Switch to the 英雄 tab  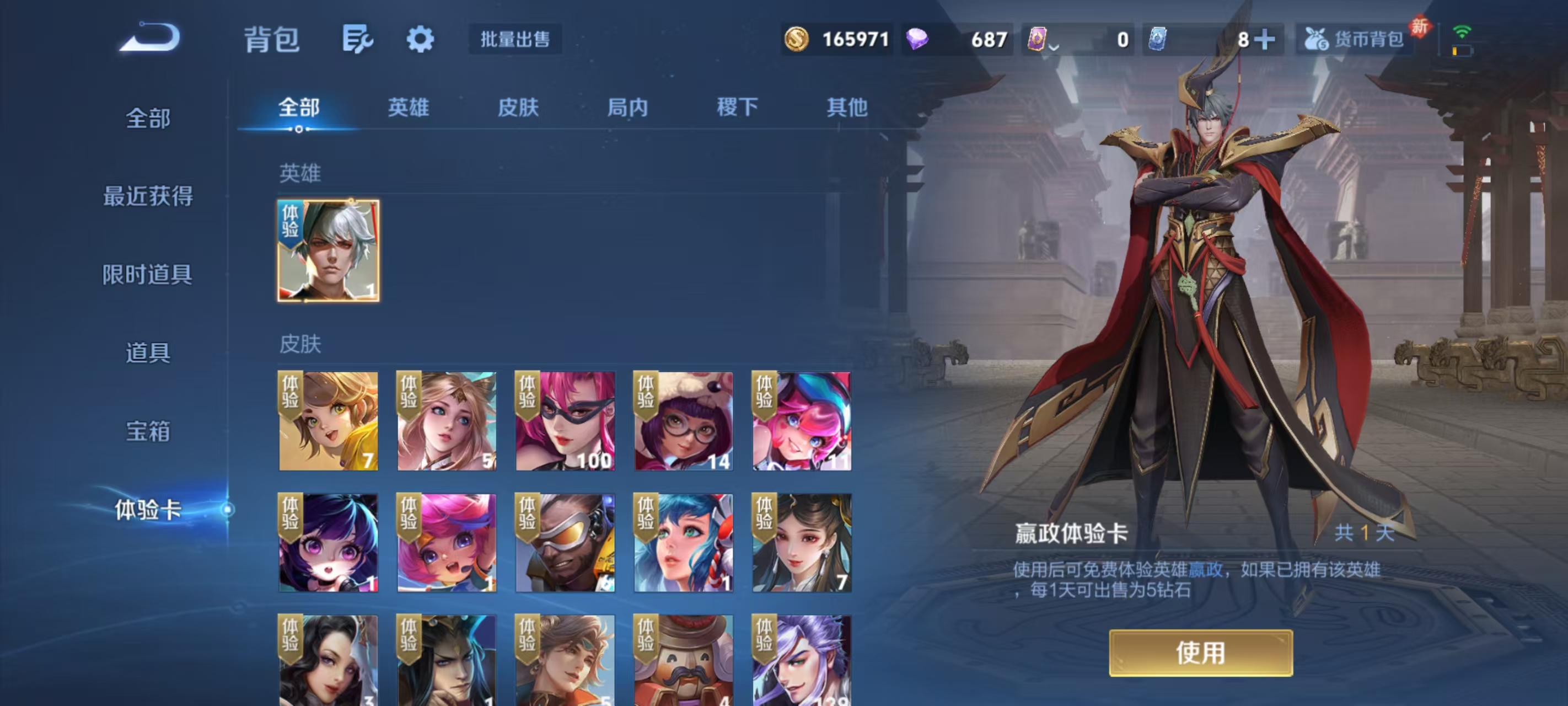(409, 107)
